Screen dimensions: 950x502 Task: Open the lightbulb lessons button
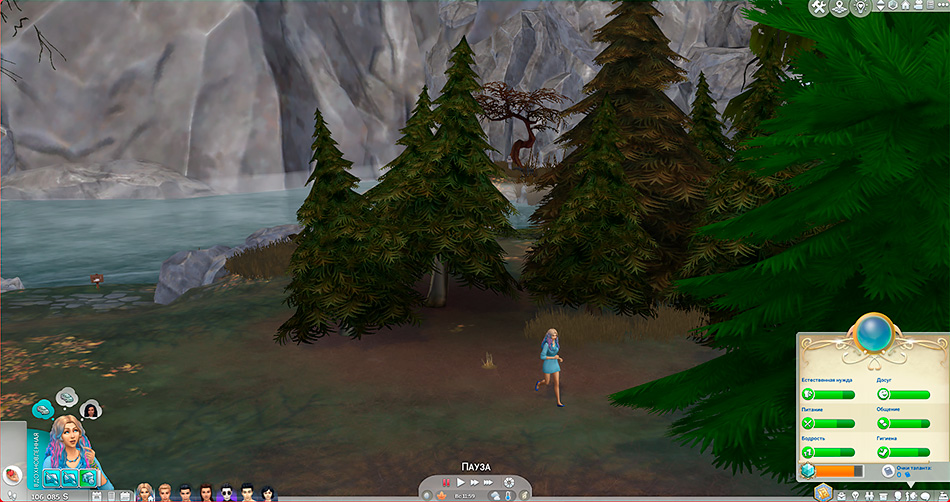point(862,8)
